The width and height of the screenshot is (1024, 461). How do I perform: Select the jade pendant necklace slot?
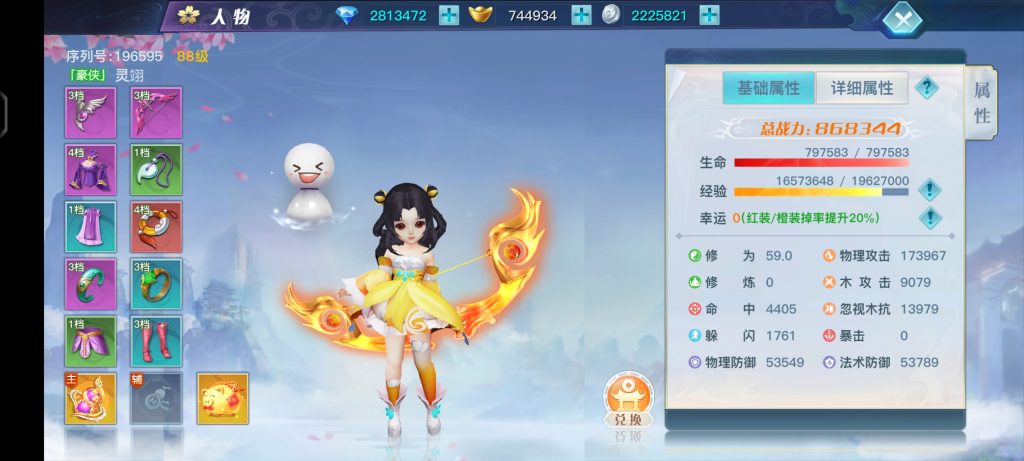pyautogui.click(x=156, y=170)
